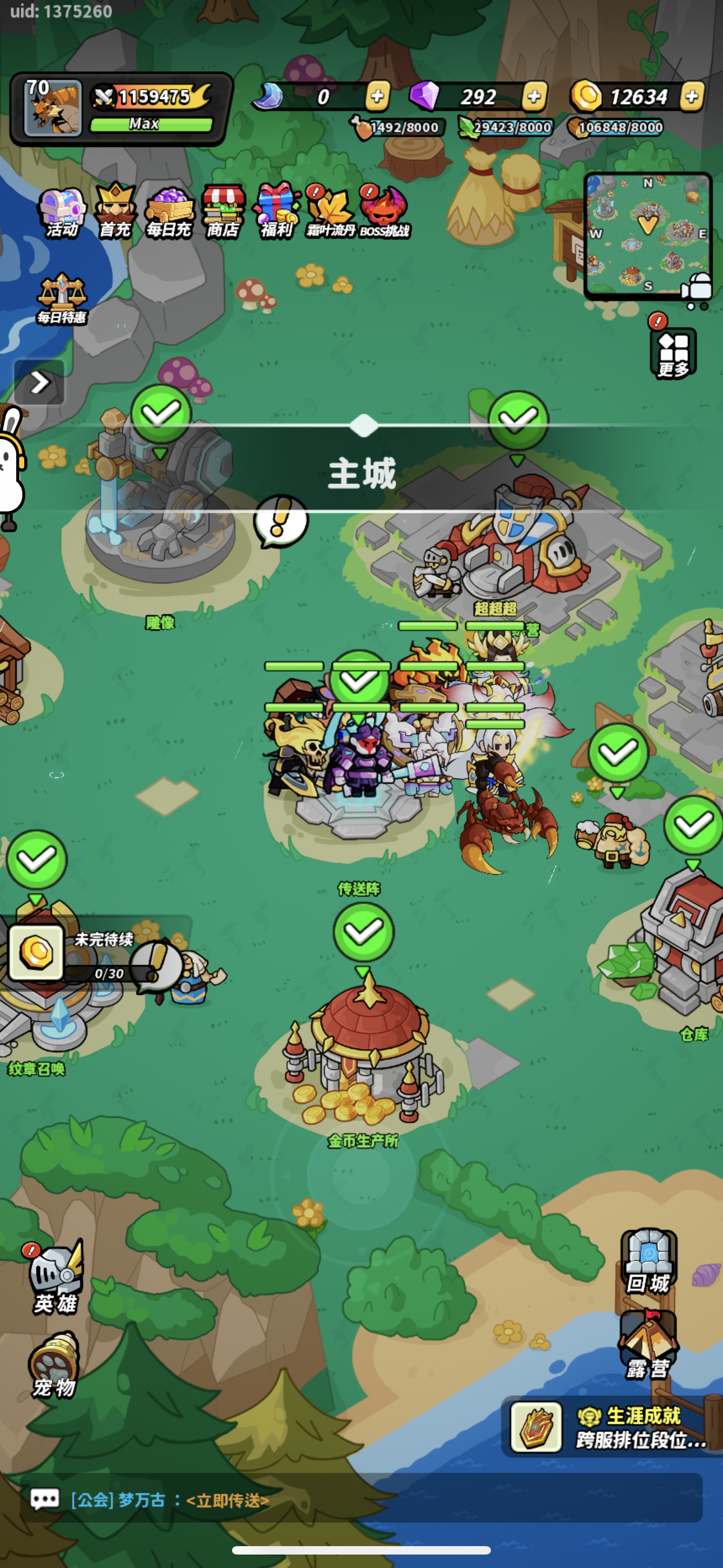
Task: Select the 首充 first-recharge crown icon
Action: (115, 209)
